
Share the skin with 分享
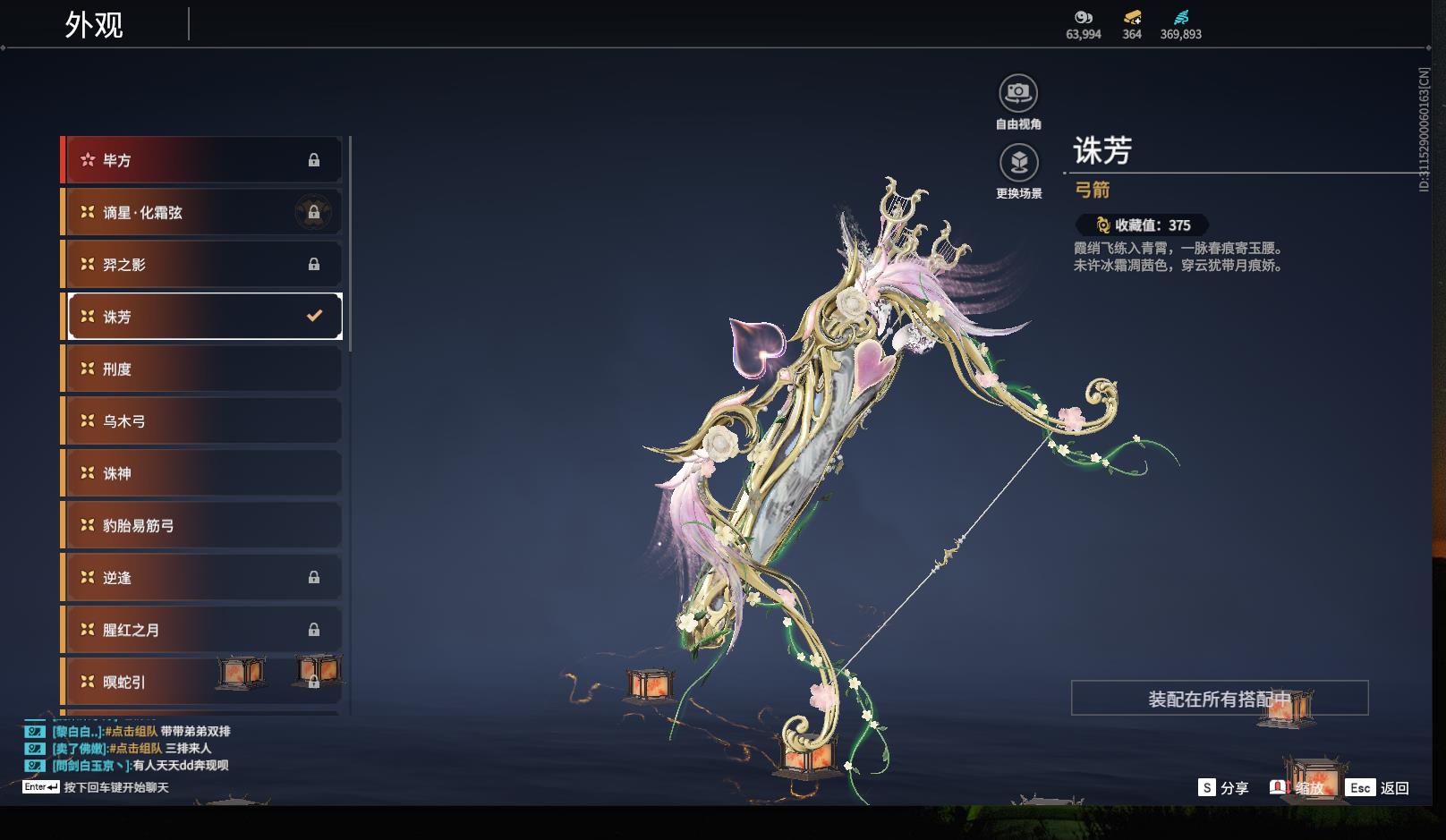point(1223,787)
